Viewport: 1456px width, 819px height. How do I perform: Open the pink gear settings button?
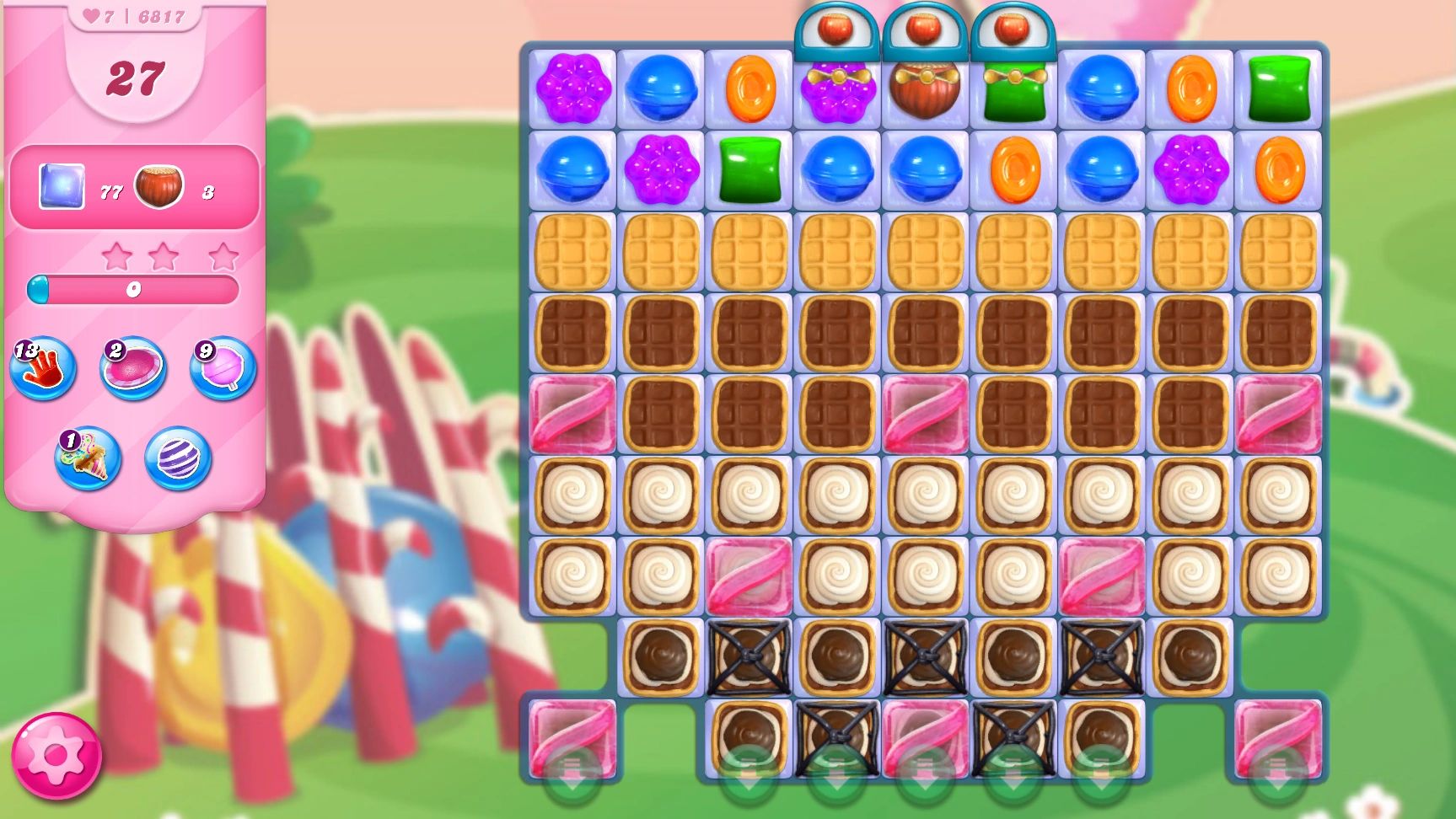coord(56,756)
